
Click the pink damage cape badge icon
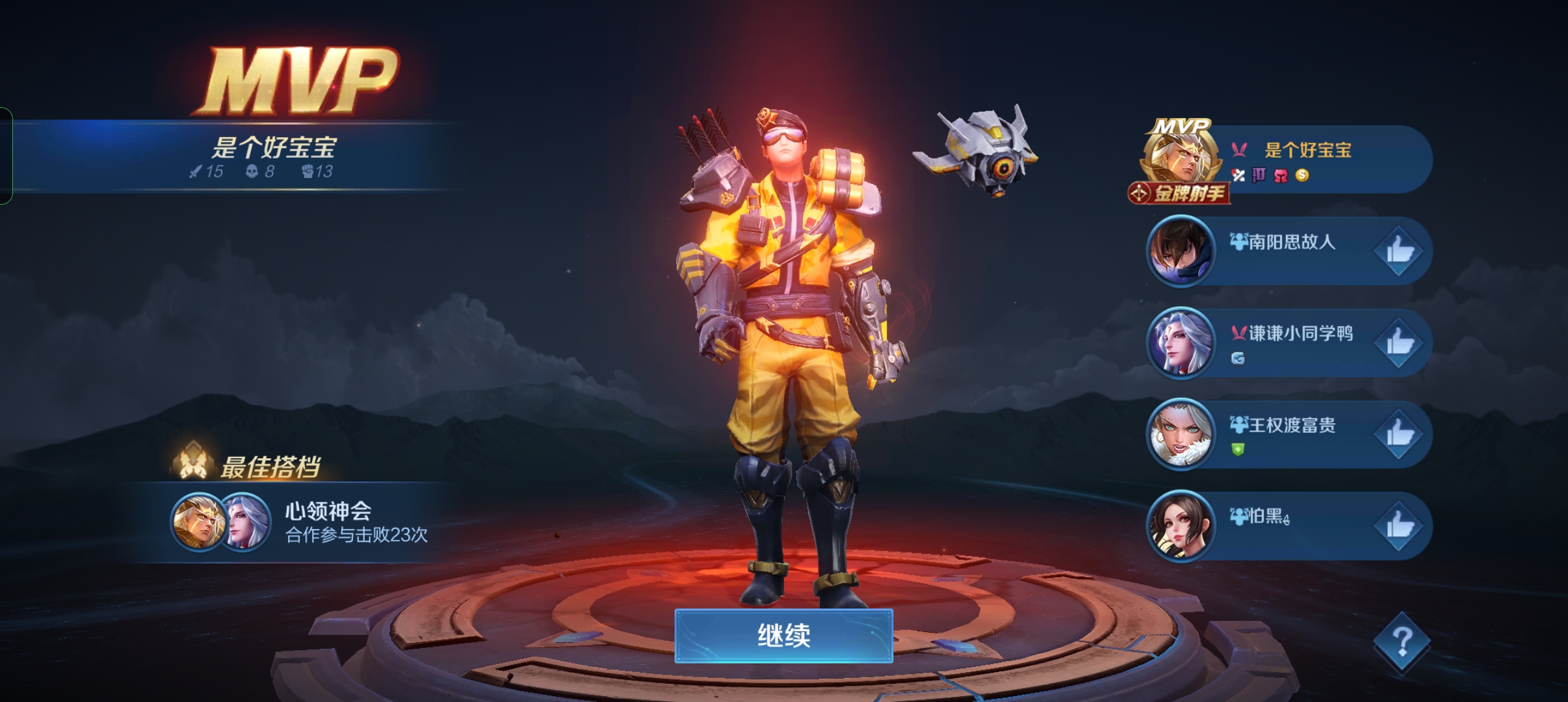tap(1281, 177)
